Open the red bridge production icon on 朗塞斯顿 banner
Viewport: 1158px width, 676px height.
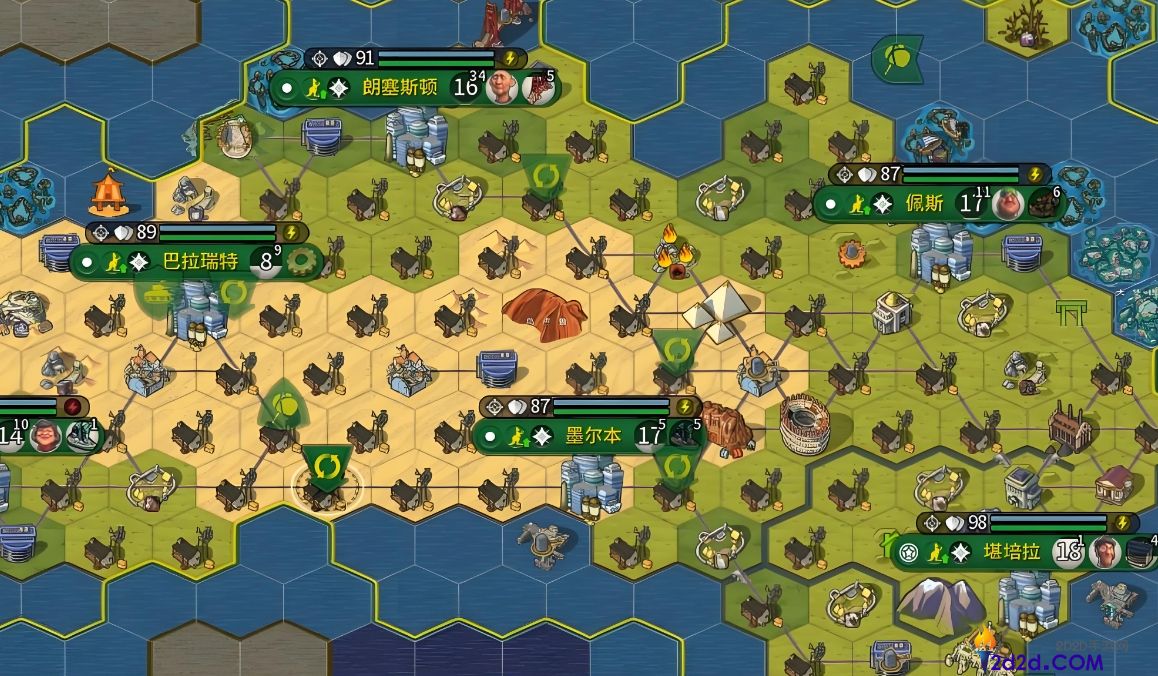[x=538, y=88]
